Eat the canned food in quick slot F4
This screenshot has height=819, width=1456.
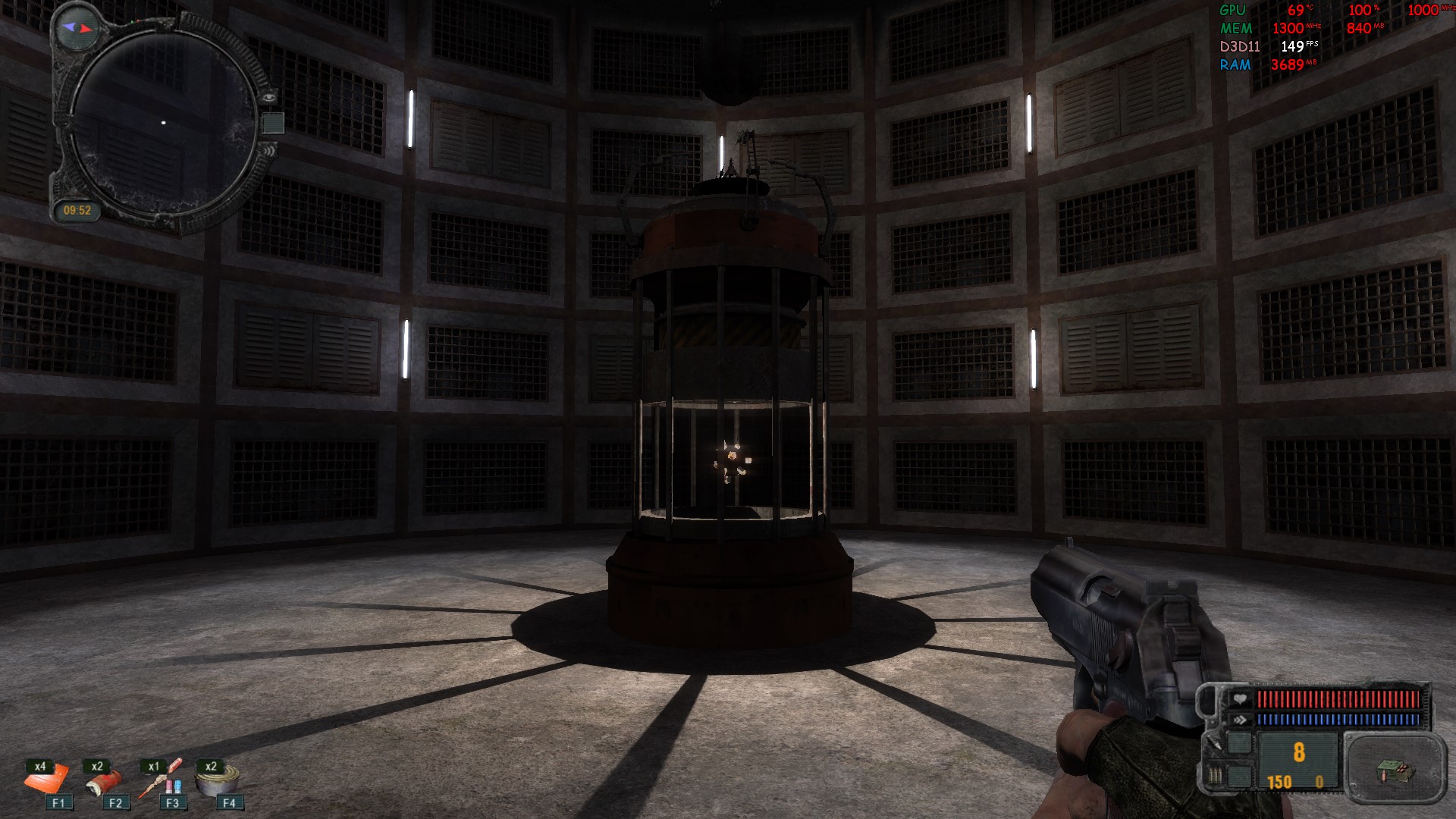pyautogui.click(x=218, y=781)
